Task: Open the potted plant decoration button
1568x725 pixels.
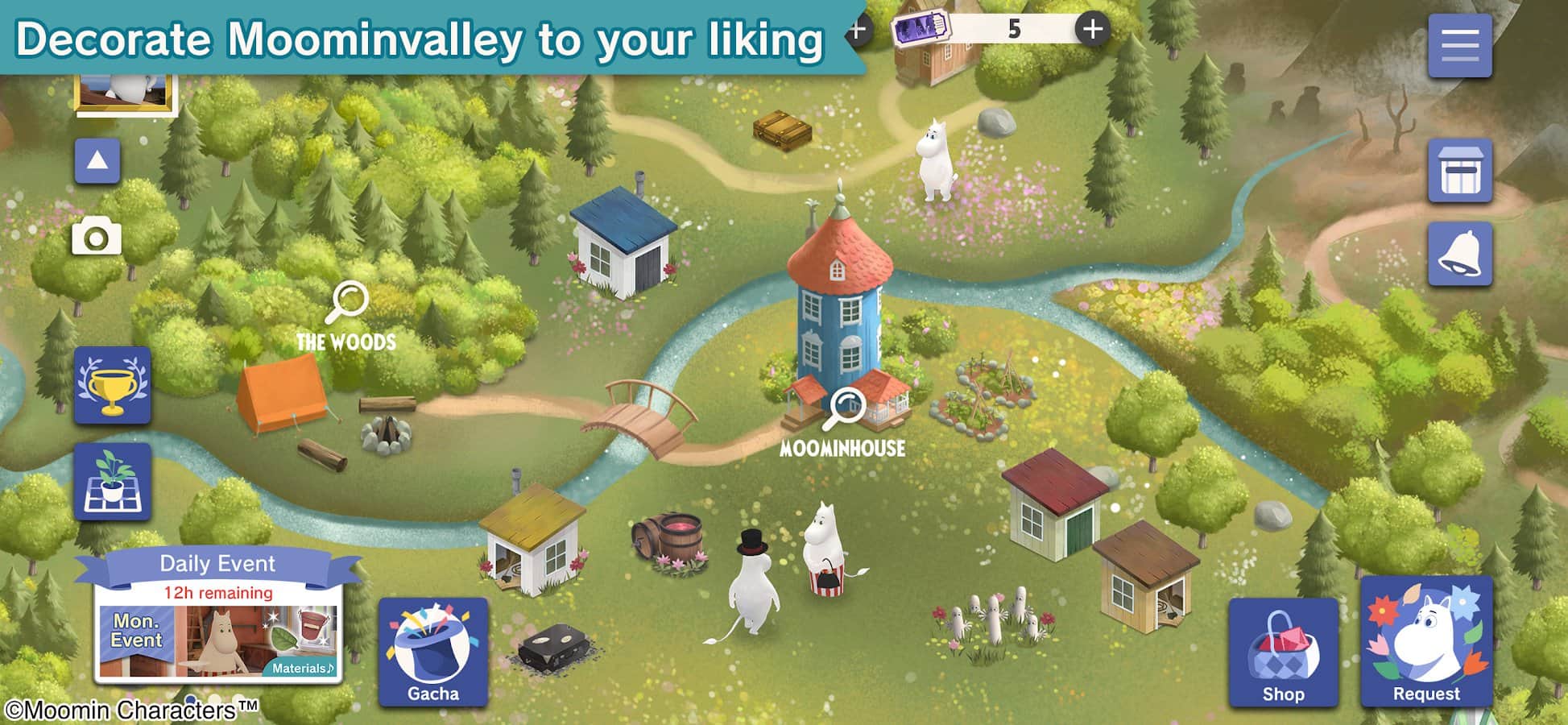Action: click(x=113, y=481)
